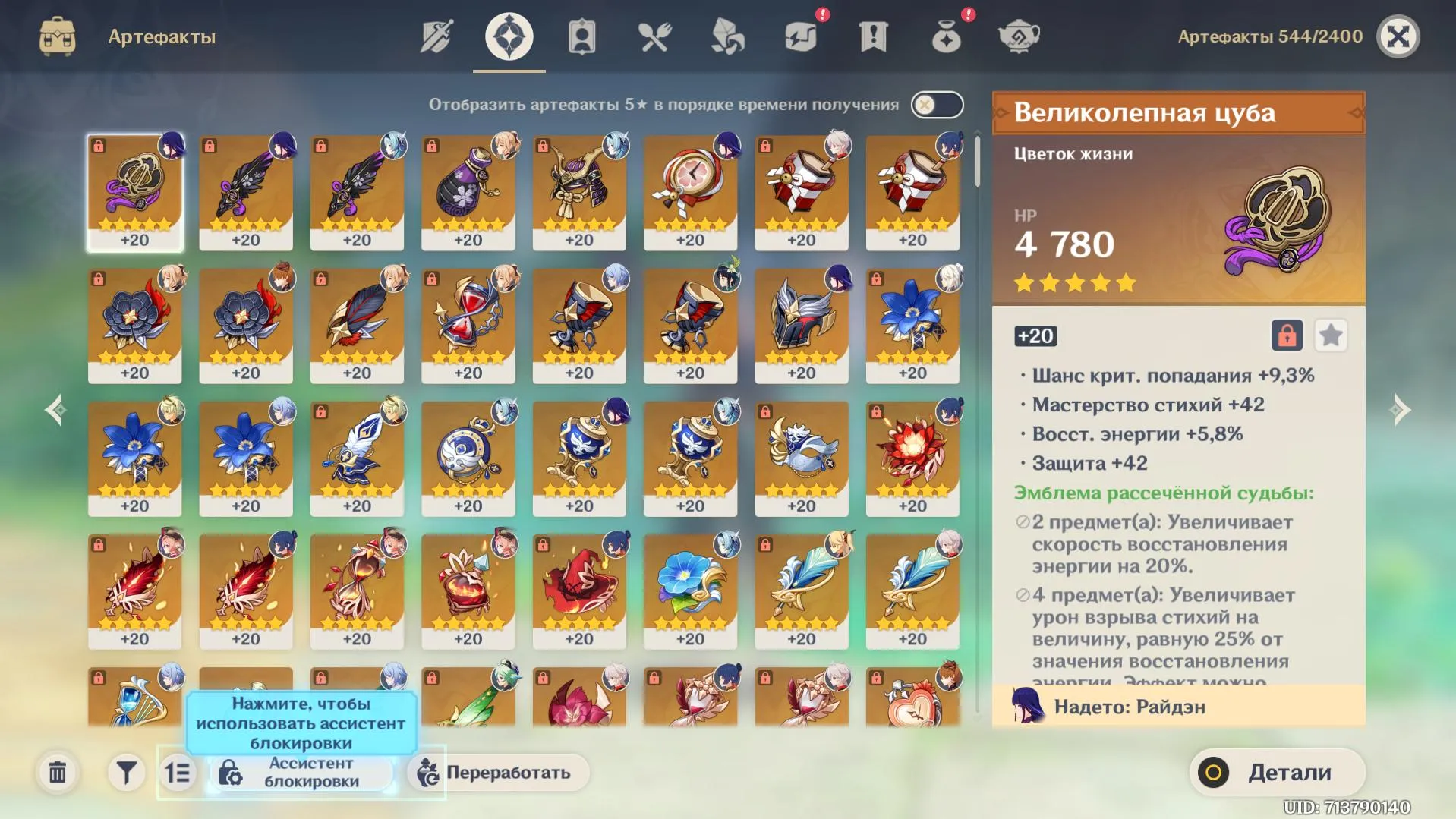
Task: Open the Weapons inventory tab icon
Action: (436, 35)
